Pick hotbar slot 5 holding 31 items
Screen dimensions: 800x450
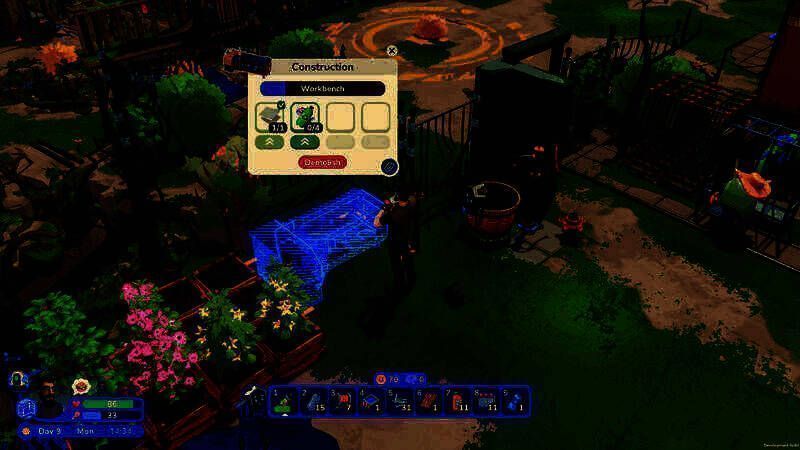pyautogui.click(x=400, y=401)
